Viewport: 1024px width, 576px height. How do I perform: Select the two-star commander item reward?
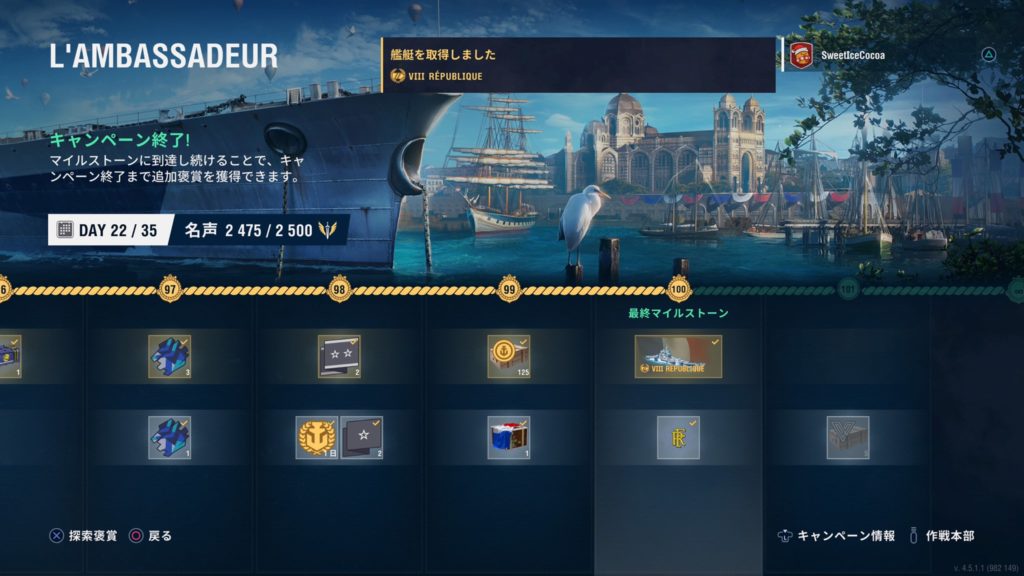[339, 356]
